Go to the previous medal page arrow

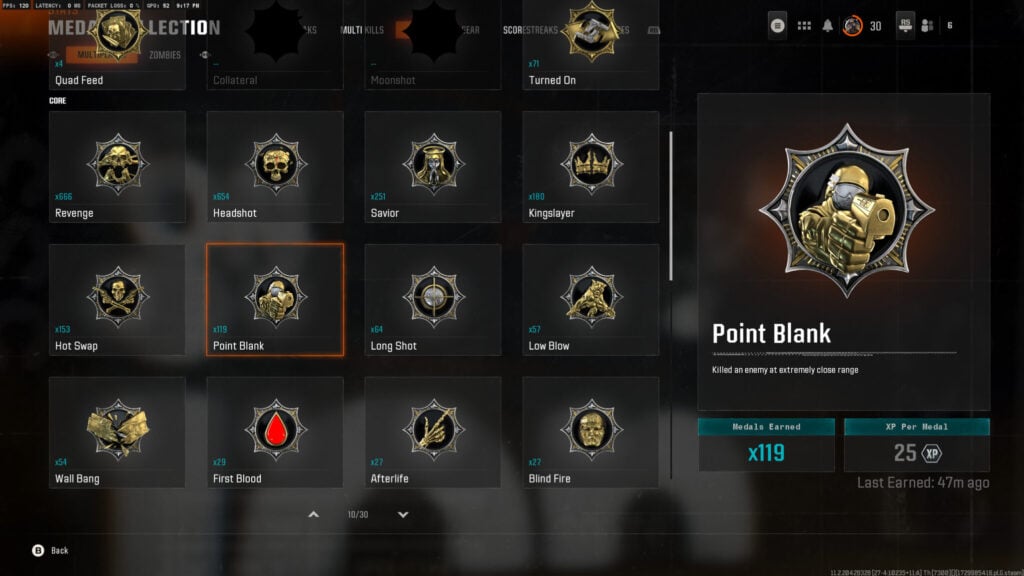(x=313, y=515)
